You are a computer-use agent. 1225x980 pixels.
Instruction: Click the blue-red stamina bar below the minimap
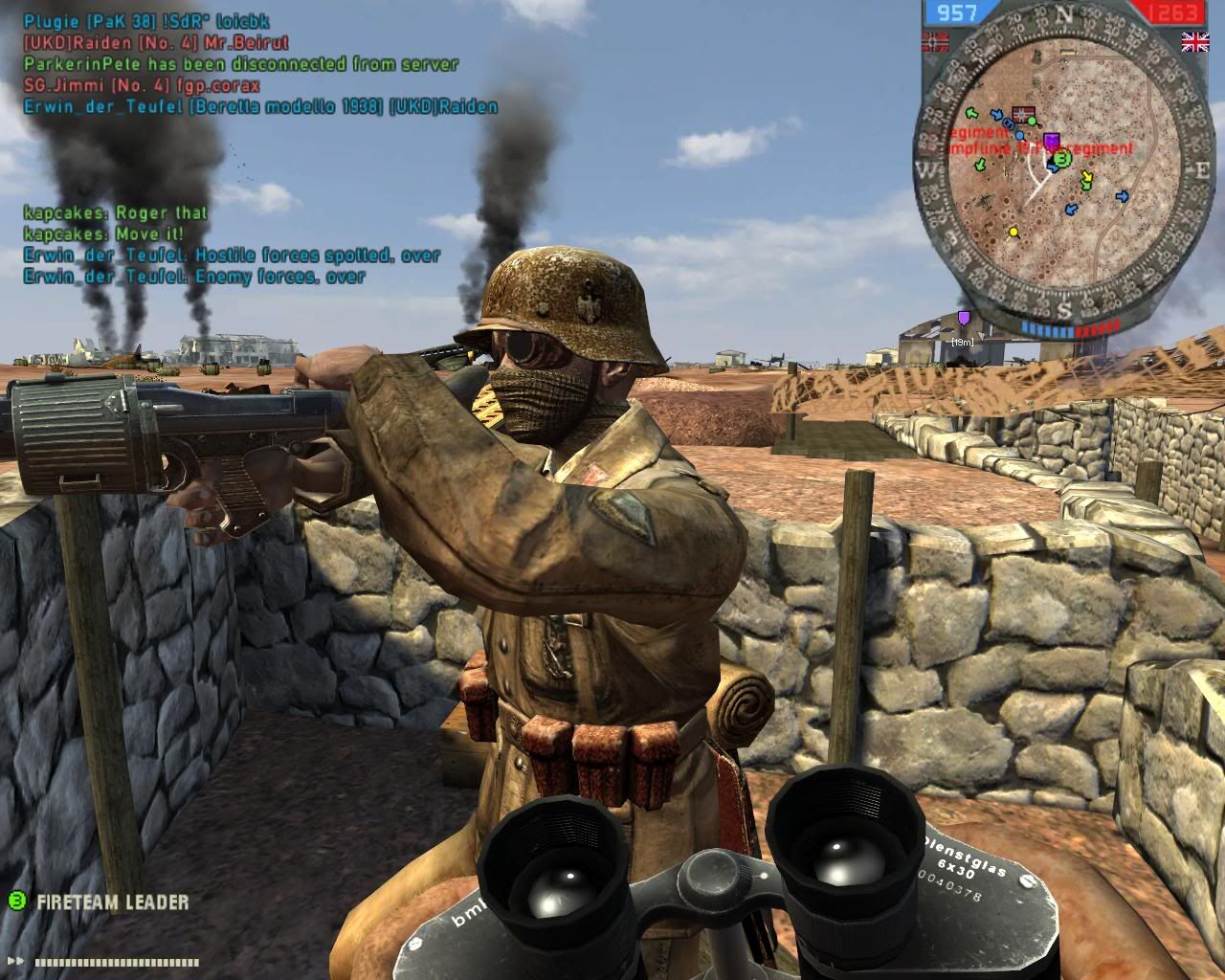tap(1067, 328)
